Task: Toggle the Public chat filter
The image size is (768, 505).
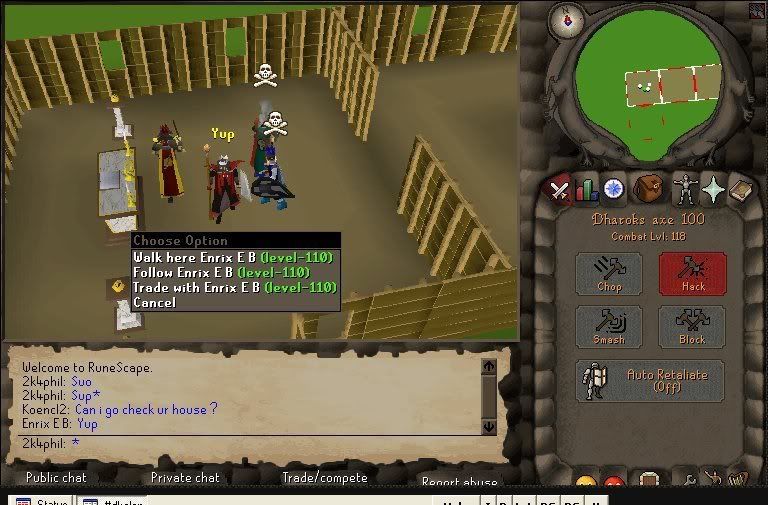Action: pyautogui.click(x=56, y=478)
